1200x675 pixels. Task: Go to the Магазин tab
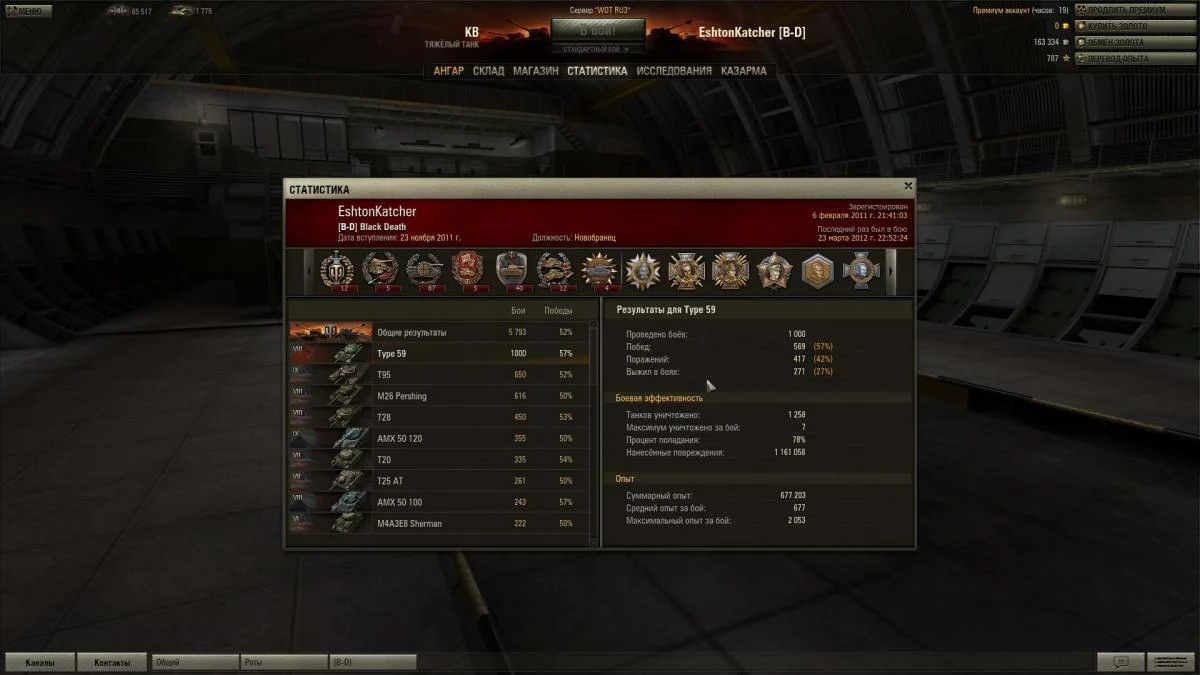click(x=536, y=71)
